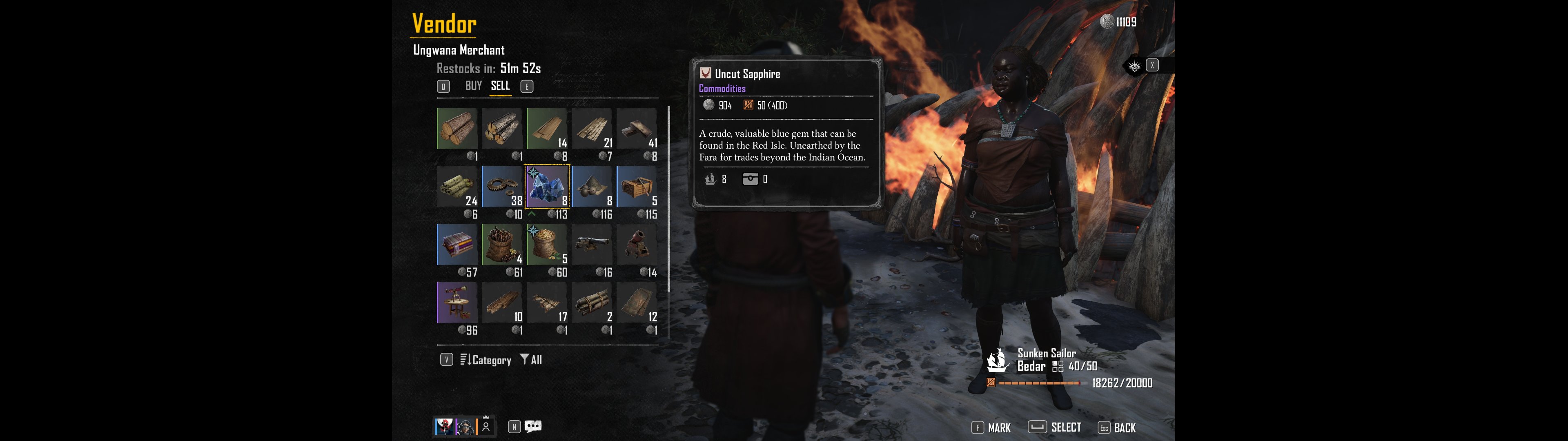The image size is (1568, 441).
Task: Choose the sack of gold nuggets slot
Action: 547,244
